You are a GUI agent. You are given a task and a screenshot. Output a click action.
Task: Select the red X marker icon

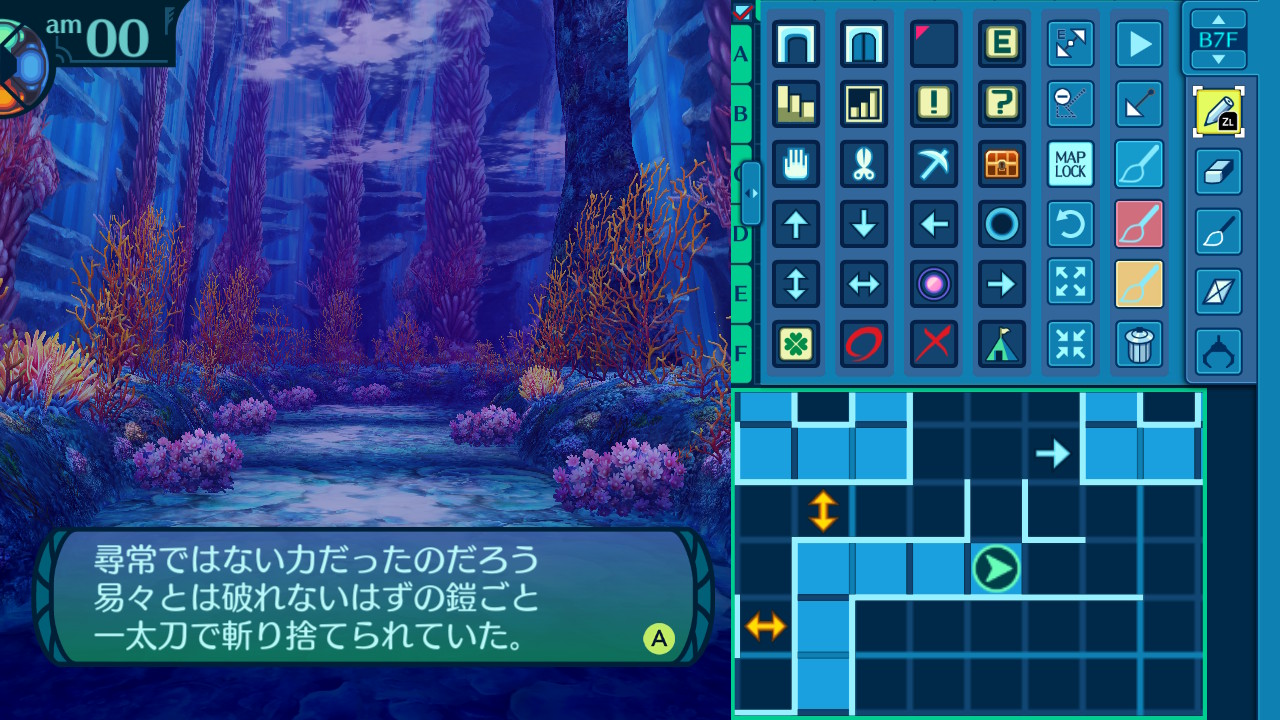(x=934, y=344)
